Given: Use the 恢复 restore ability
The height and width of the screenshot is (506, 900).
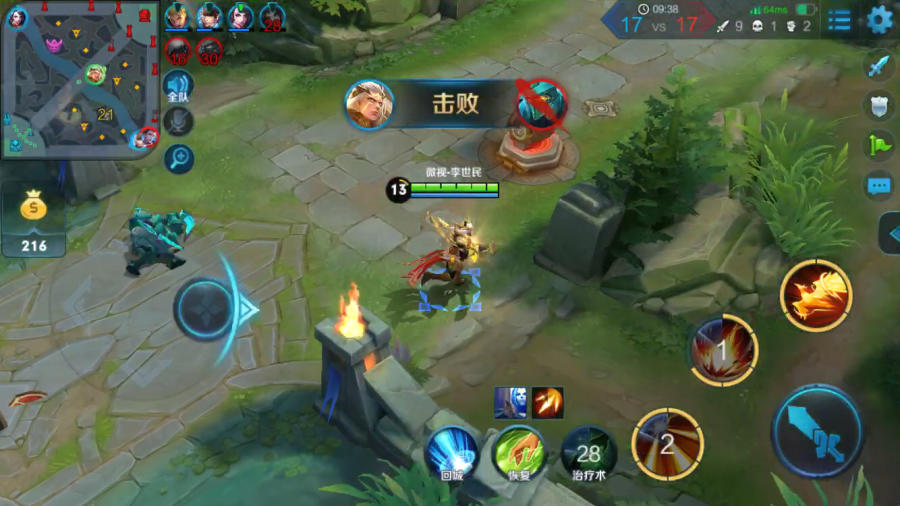Looking at the screenshot, I should [520, 452].
